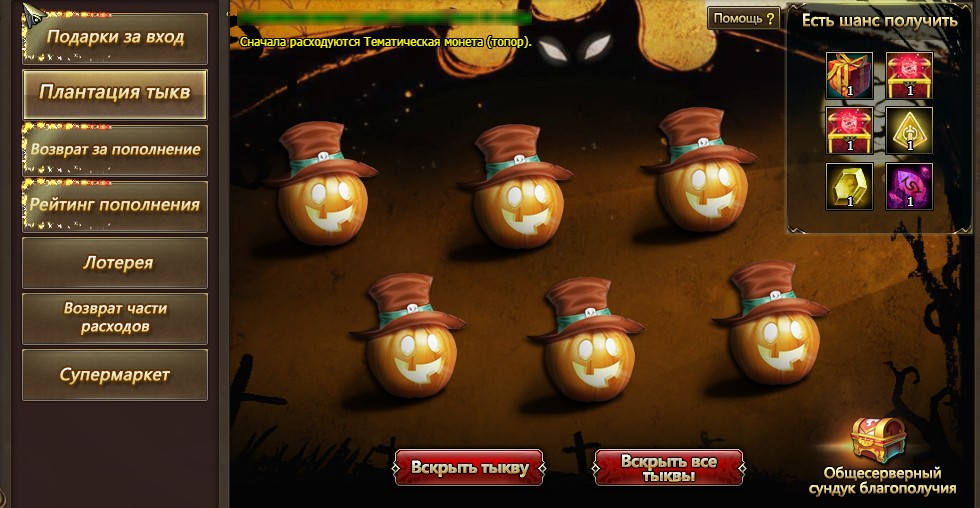Select the Плантация тыкв tab
980x508 pixels.
(115, 94)
